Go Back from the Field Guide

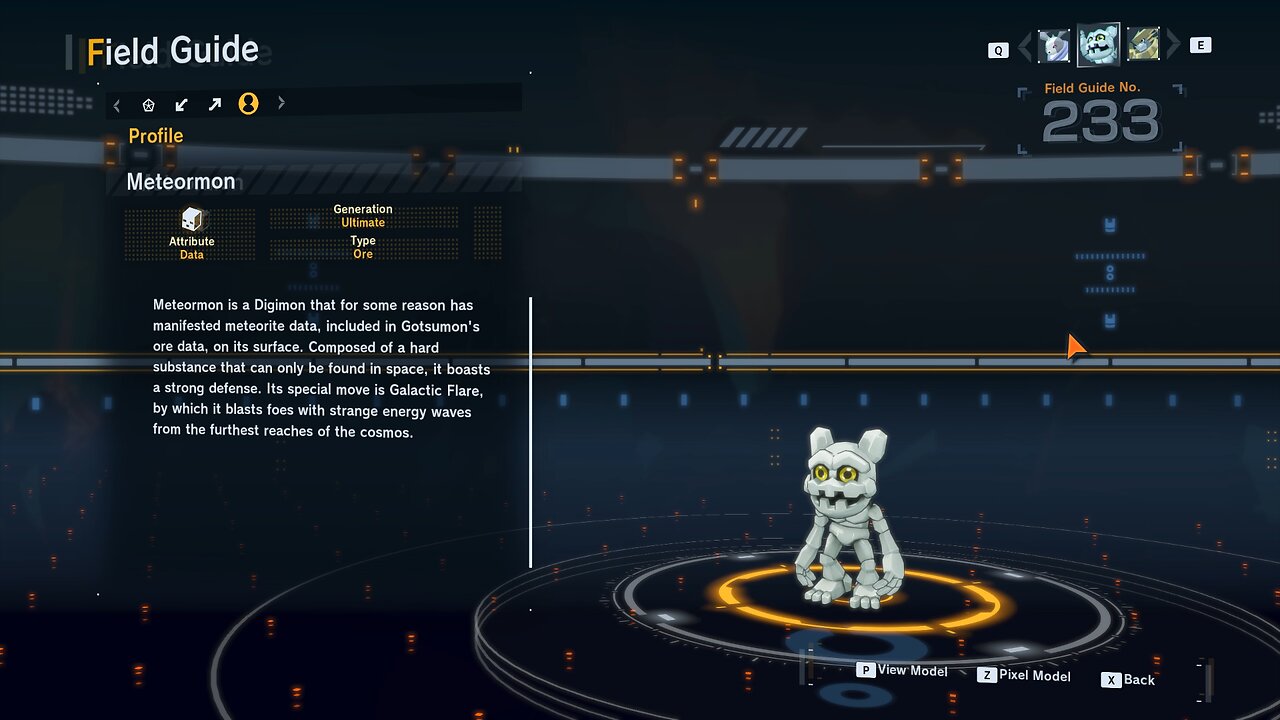pyautogui.click(x=1128, y=680)
